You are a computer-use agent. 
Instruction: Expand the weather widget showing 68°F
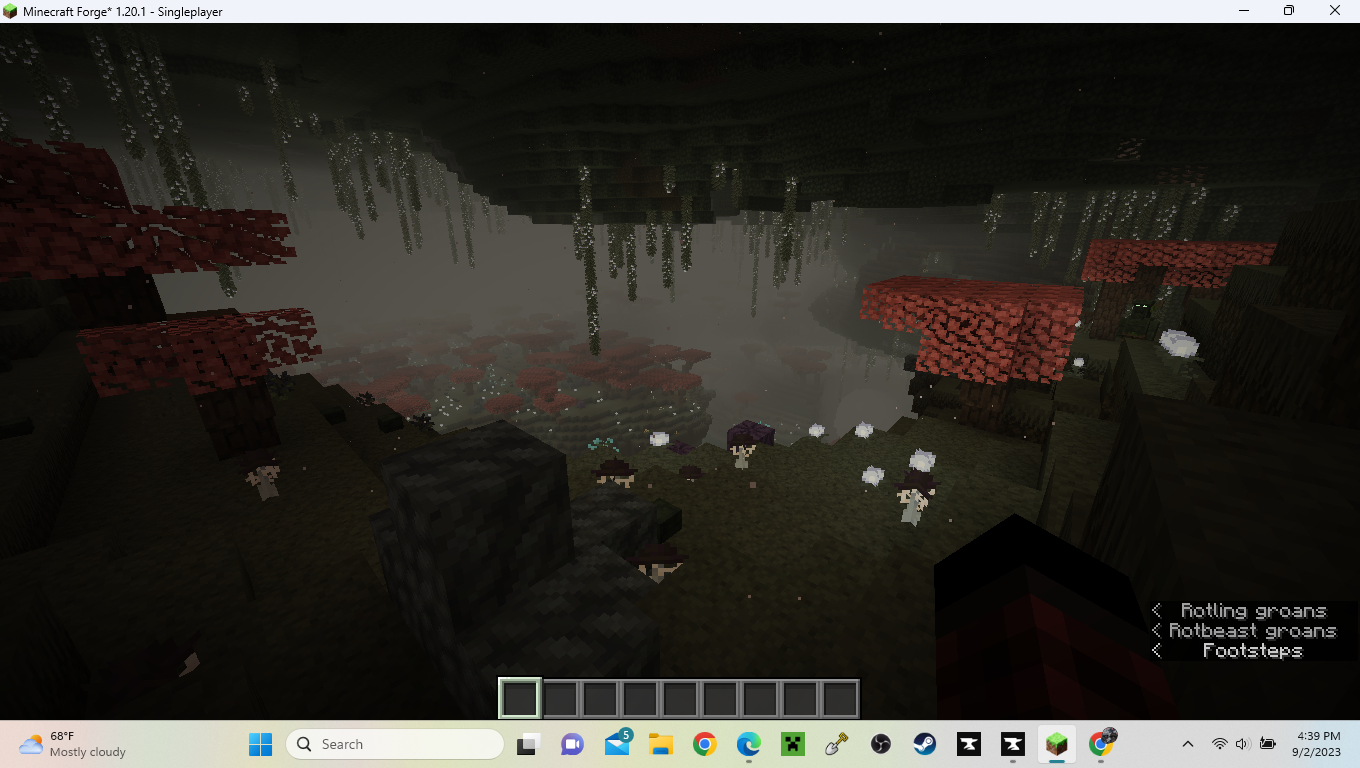tap(60, 744)
